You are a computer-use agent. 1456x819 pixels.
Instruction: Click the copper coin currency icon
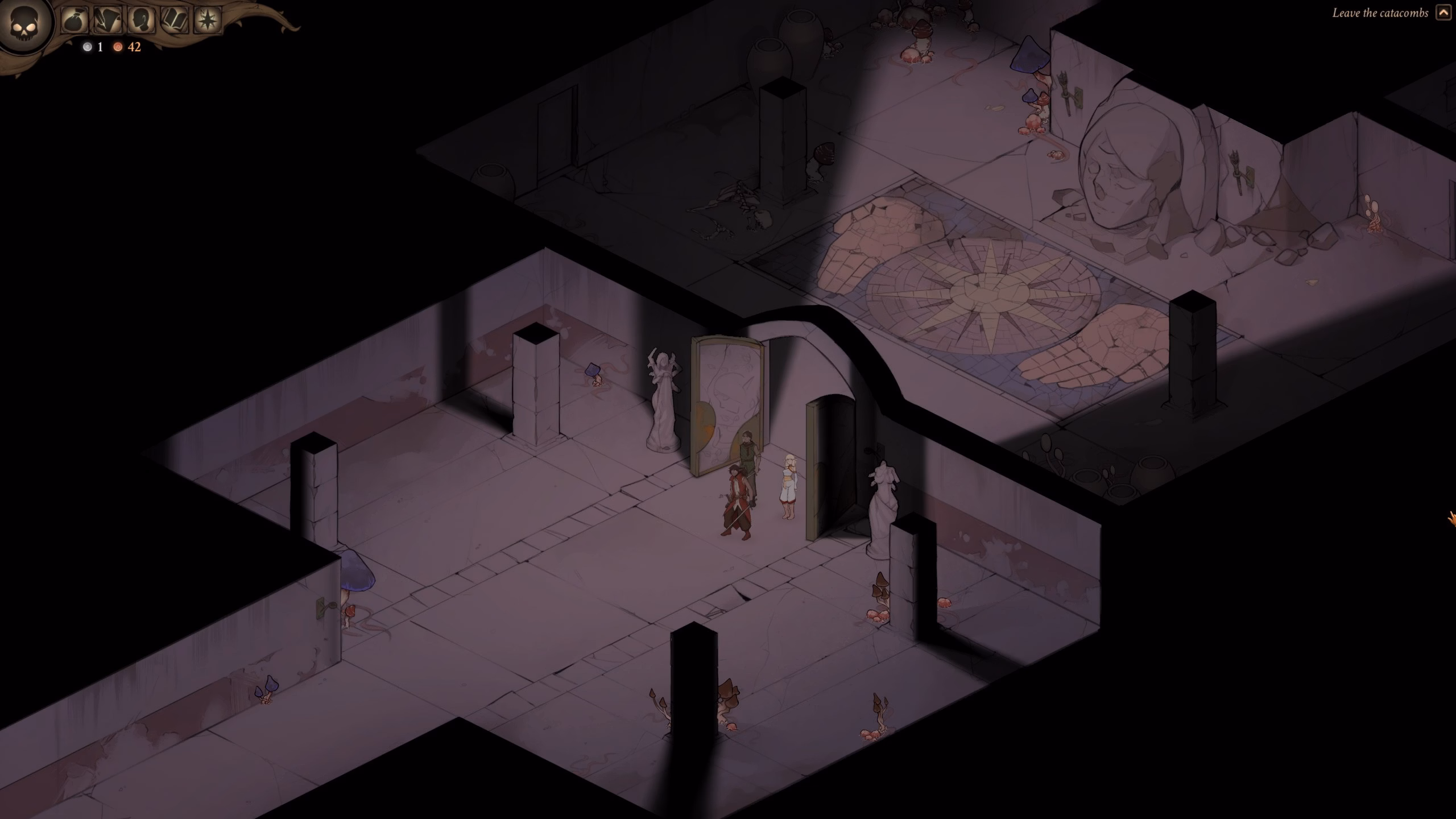(x=118, y=48)
